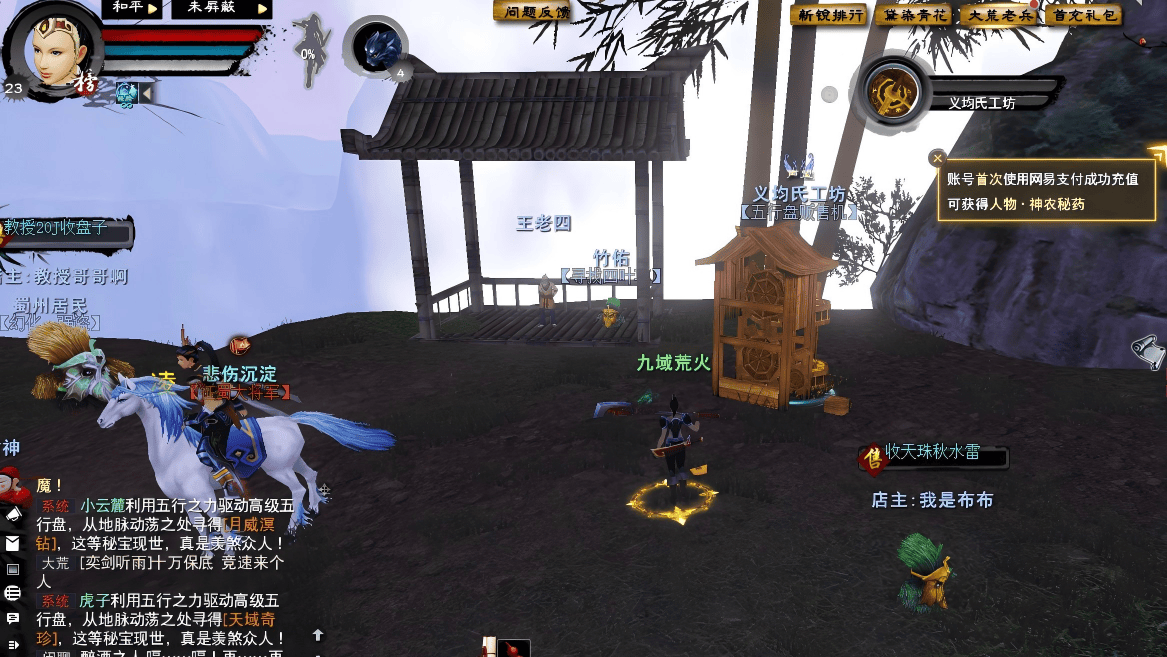1167x657 pixels.
Task: Open the 收天珠秋水雷 player stall sign
Action: pyautogui.click(x=932, y=457)
